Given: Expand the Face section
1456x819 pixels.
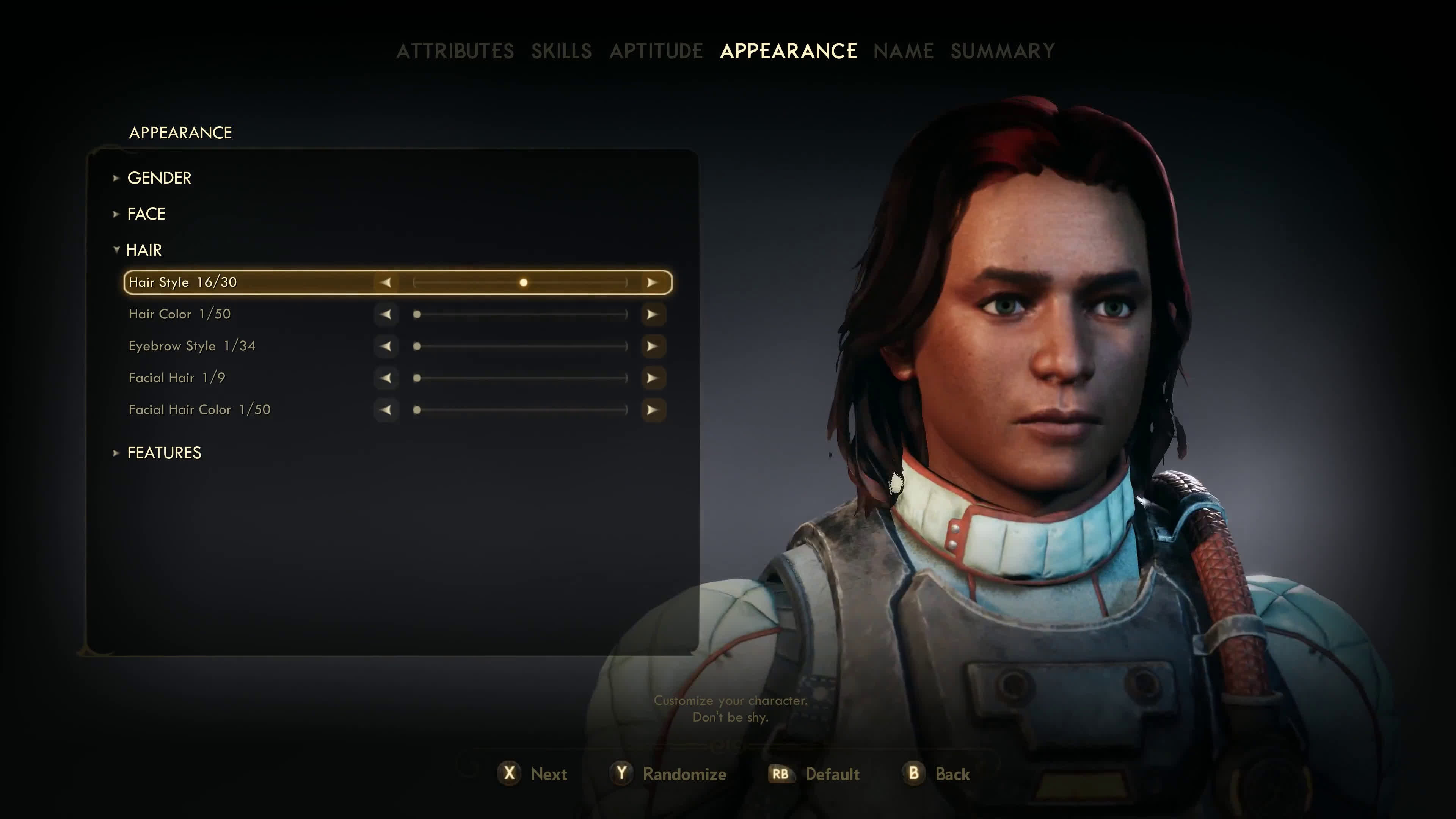Looking at the screenshot, I should pyautogui.click(x=146, y=214).
